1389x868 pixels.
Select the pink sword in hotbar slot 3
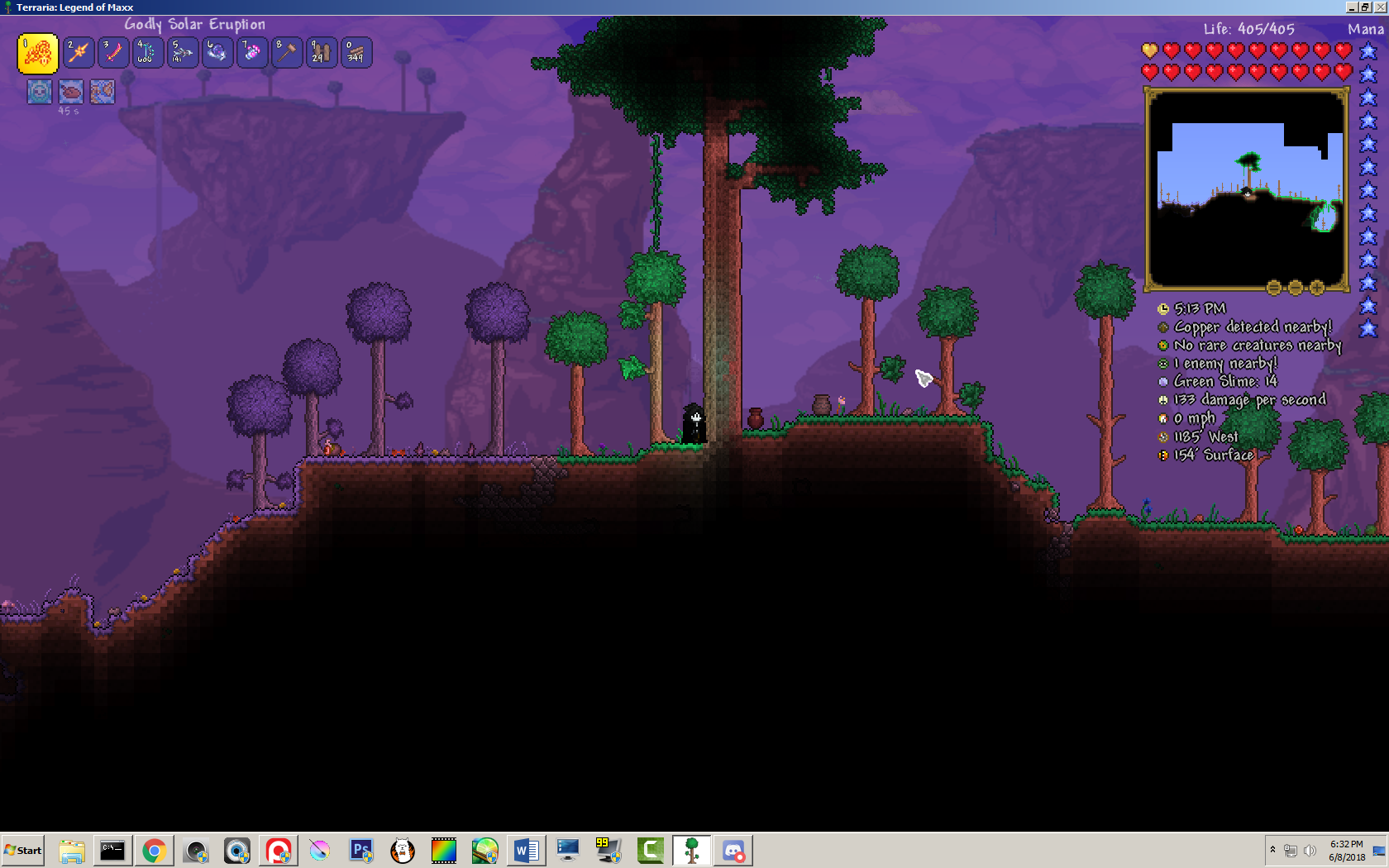(x=112, y=52)
